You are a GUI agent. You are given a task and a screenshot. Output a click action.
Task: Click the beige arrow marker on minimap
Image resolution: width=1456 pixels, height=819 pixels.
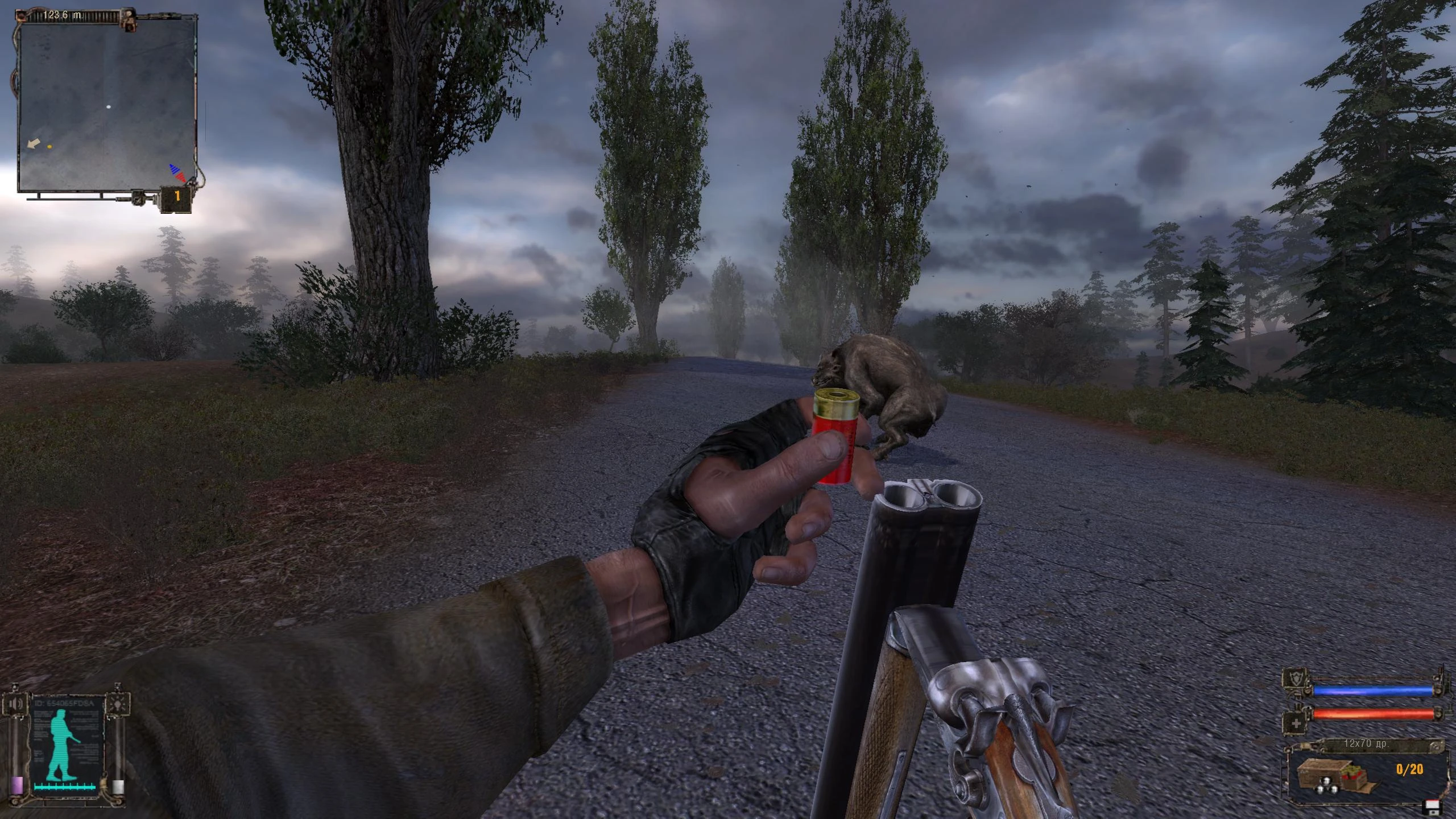(x=34, y=143)
